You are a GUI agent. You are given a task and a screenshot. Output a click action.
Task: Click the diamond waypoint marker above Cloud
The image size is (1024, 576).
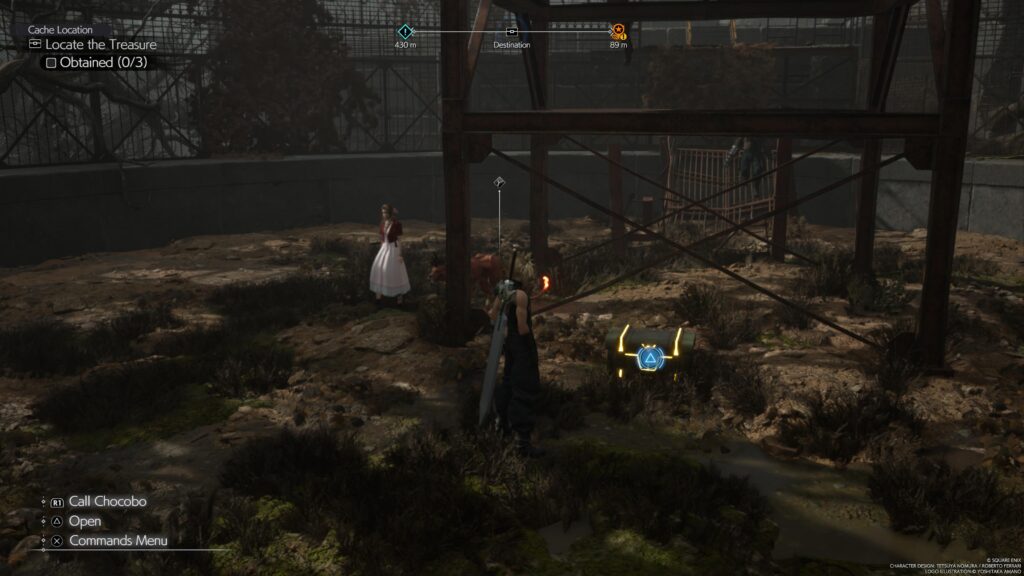pyautogui.click(x=499, y=182)
